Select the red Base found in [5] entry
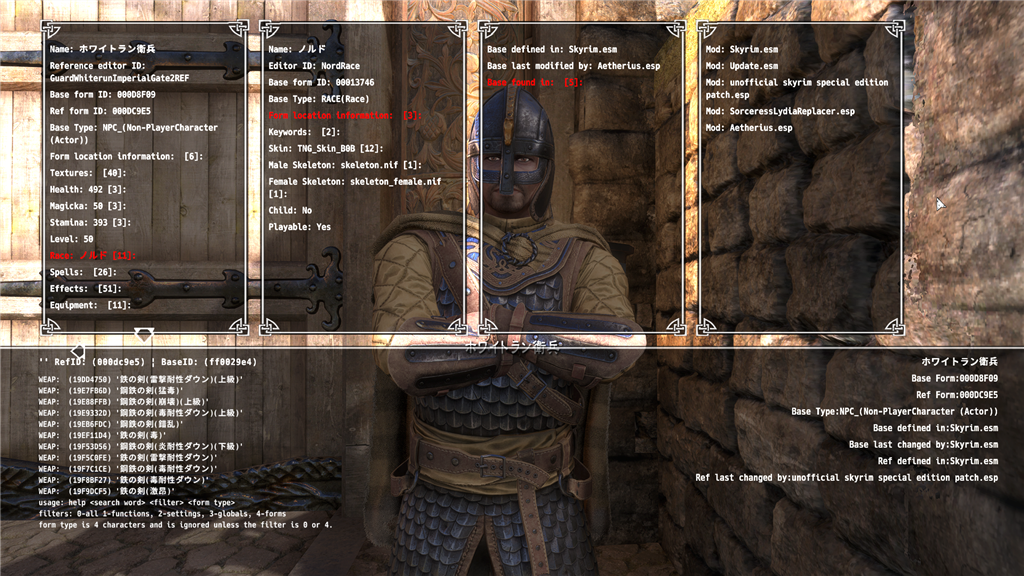 534,82
